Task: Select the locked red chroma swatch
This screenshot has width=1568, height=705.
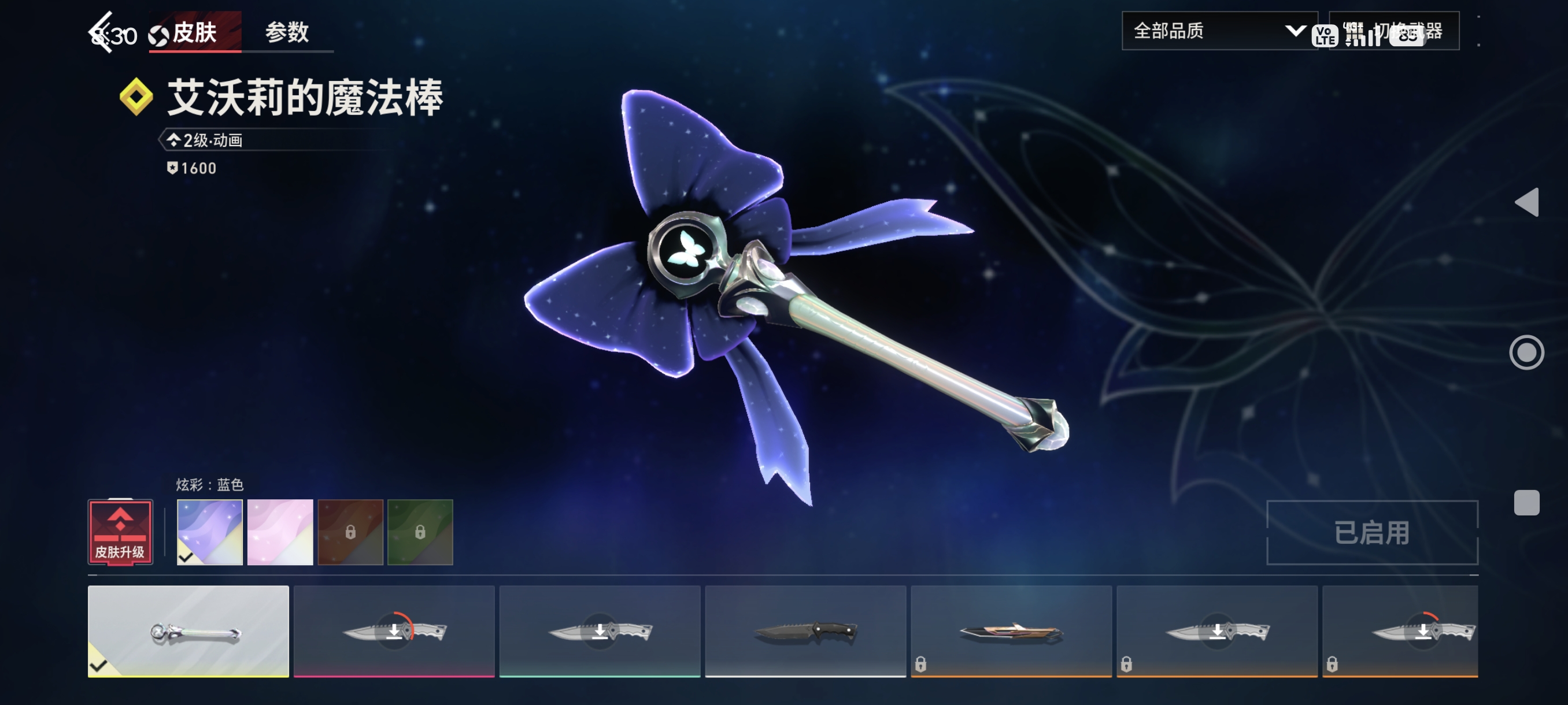Action: coord(350,532)
